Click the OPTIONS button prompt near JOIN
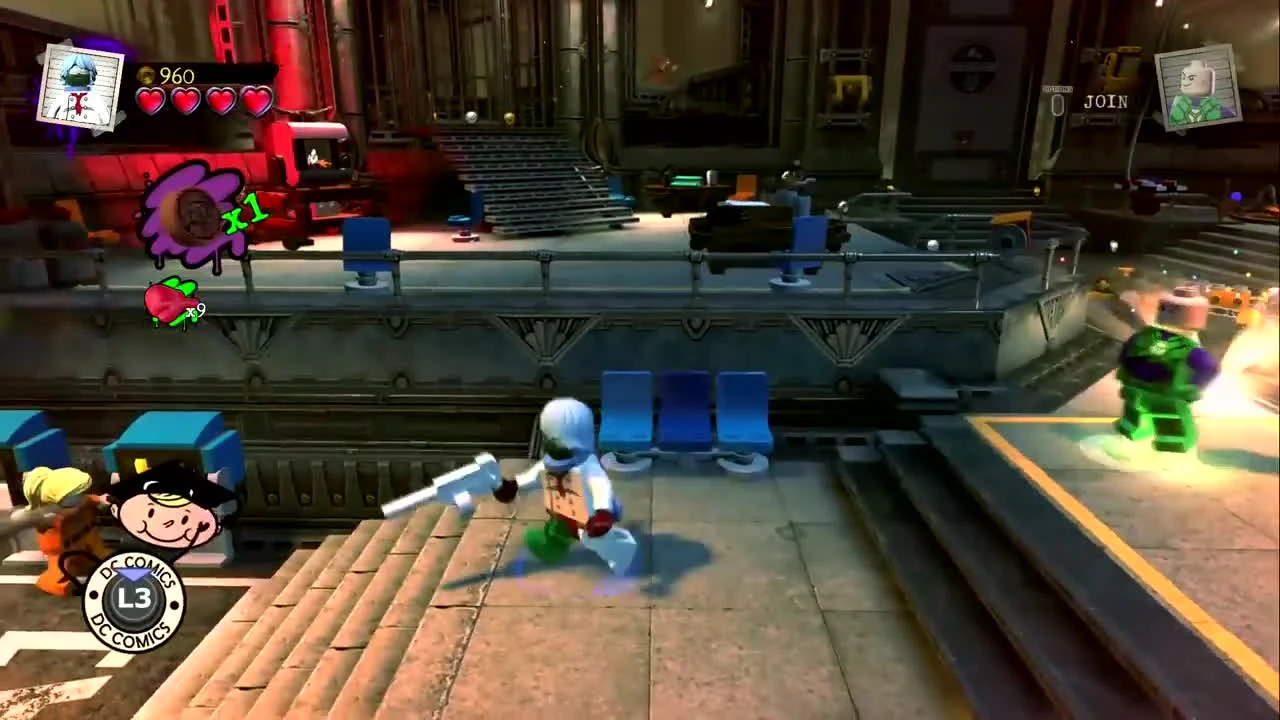Screen dimensions: 1280x720 click(x=1058, y=88)
